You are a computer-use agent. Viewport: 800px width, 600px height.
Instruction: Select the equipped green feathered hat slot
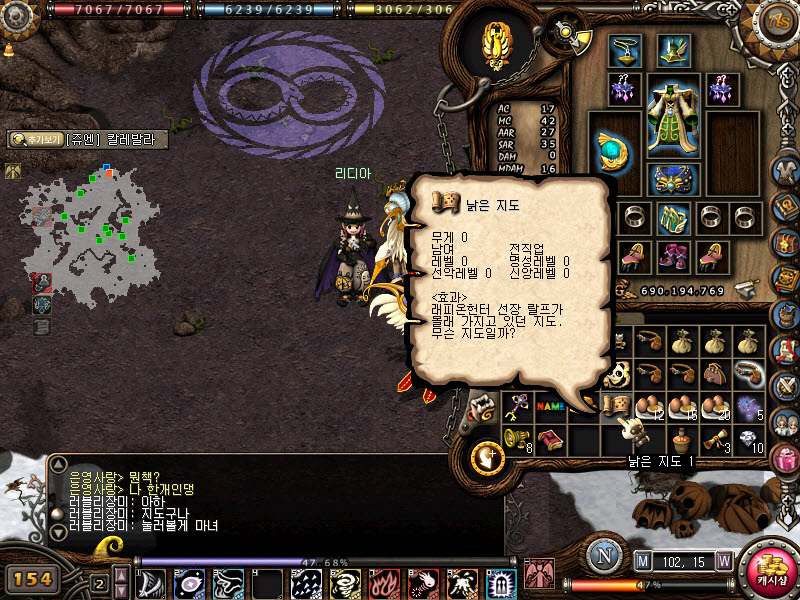pos(673,51)
